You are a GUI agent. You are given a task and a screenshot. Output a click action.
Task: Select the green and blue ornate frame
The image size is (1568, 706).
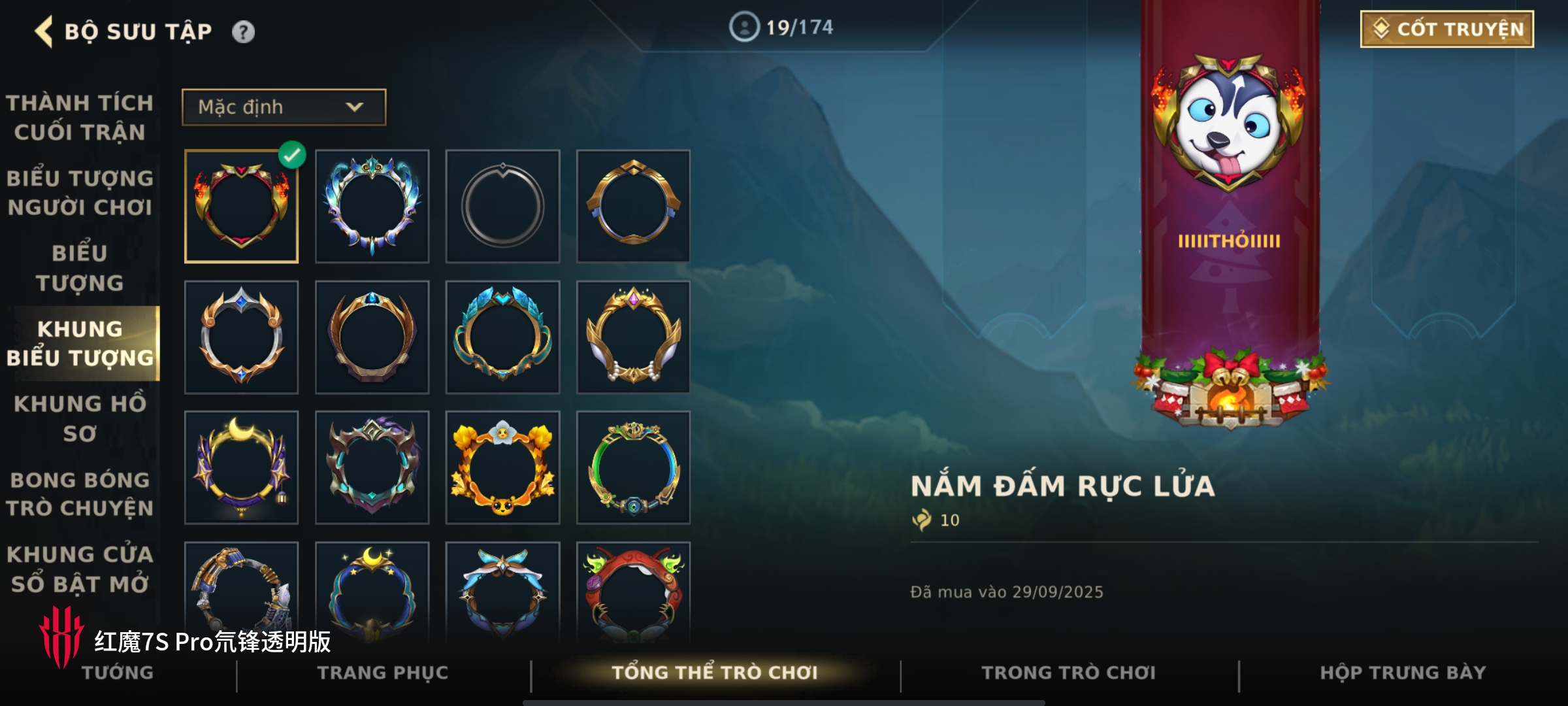pyautogui.click(x=633, y=467)
